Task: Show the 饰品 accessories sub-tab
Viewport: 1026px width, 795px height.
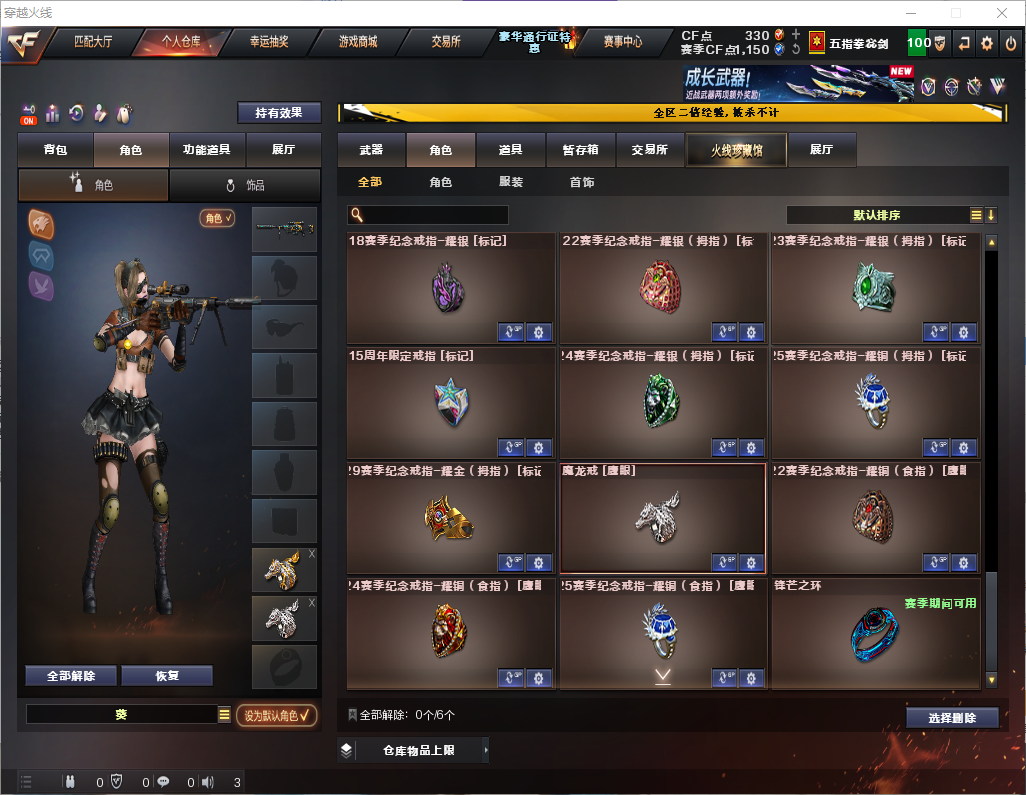Action: tap(245, 185)
